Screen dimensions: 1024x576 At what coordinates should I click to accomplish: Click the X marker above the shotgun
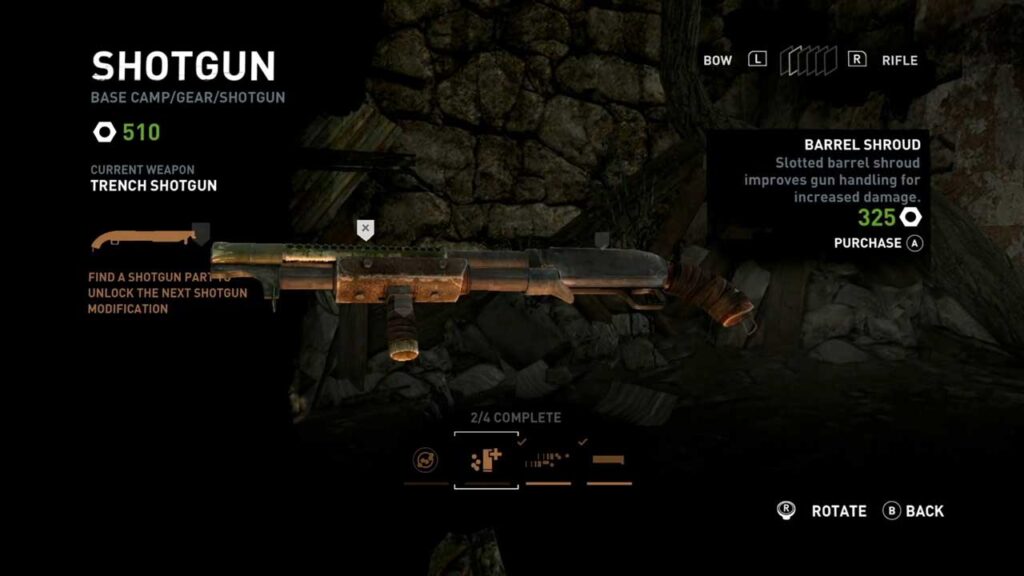(x=366, y=229)
